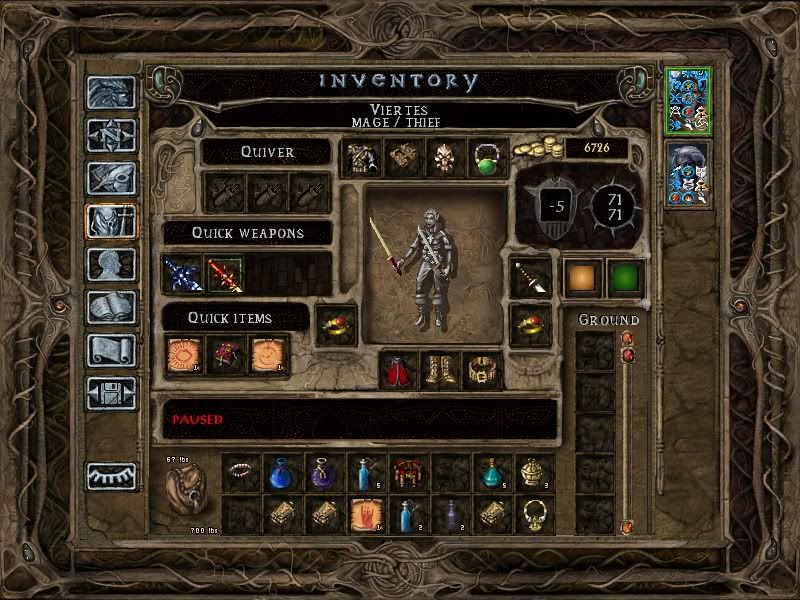Select the red hand scroll in backpack
This screenshot has width=800, height=600.
[365, 515]
